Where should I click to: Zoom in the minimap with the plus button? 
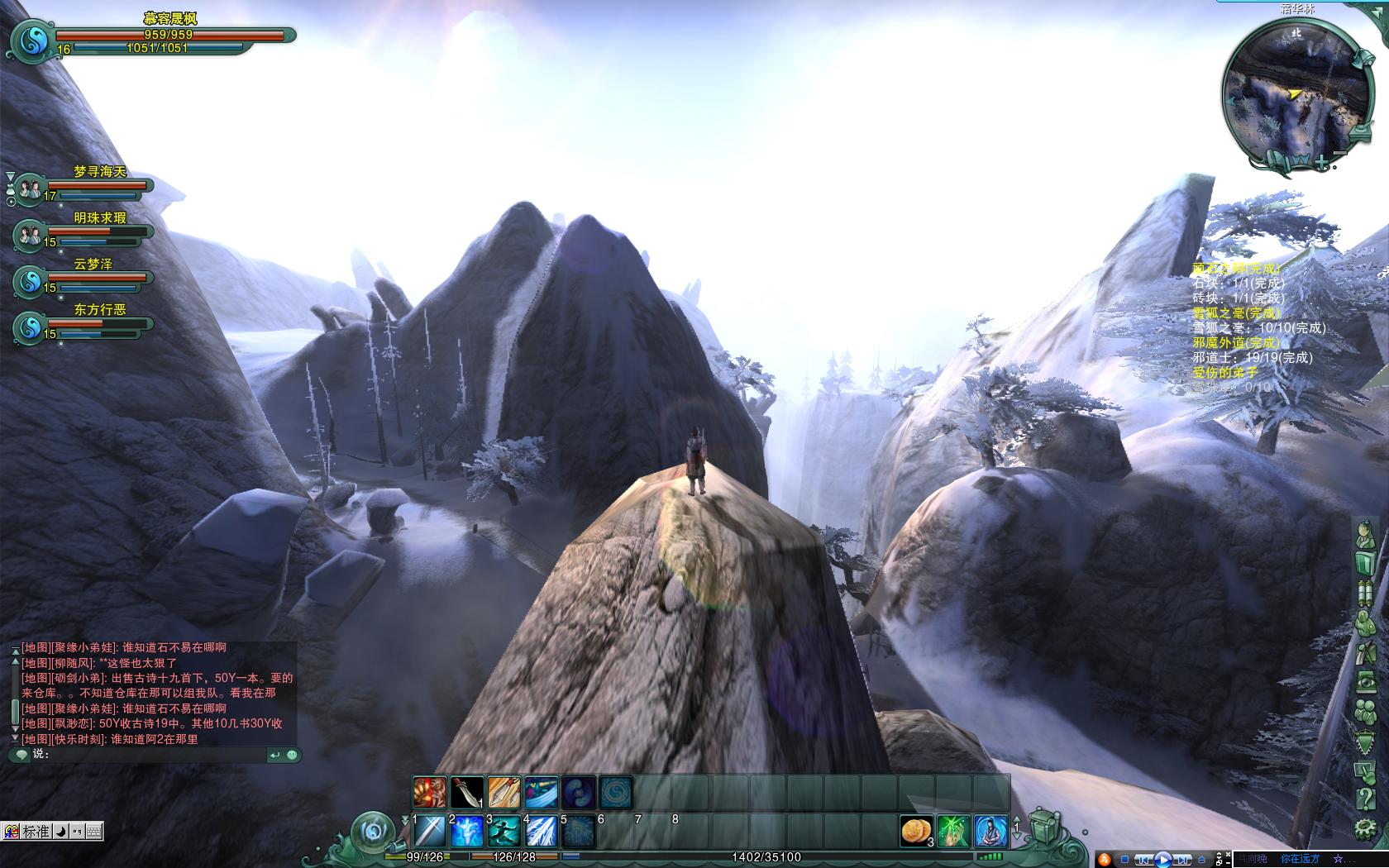coord(1323,163)
